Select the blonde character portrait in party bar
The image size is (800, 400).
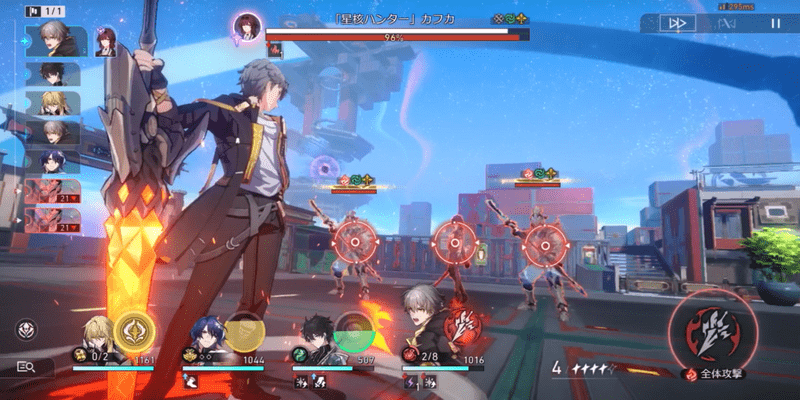click(x=99, y=334)
